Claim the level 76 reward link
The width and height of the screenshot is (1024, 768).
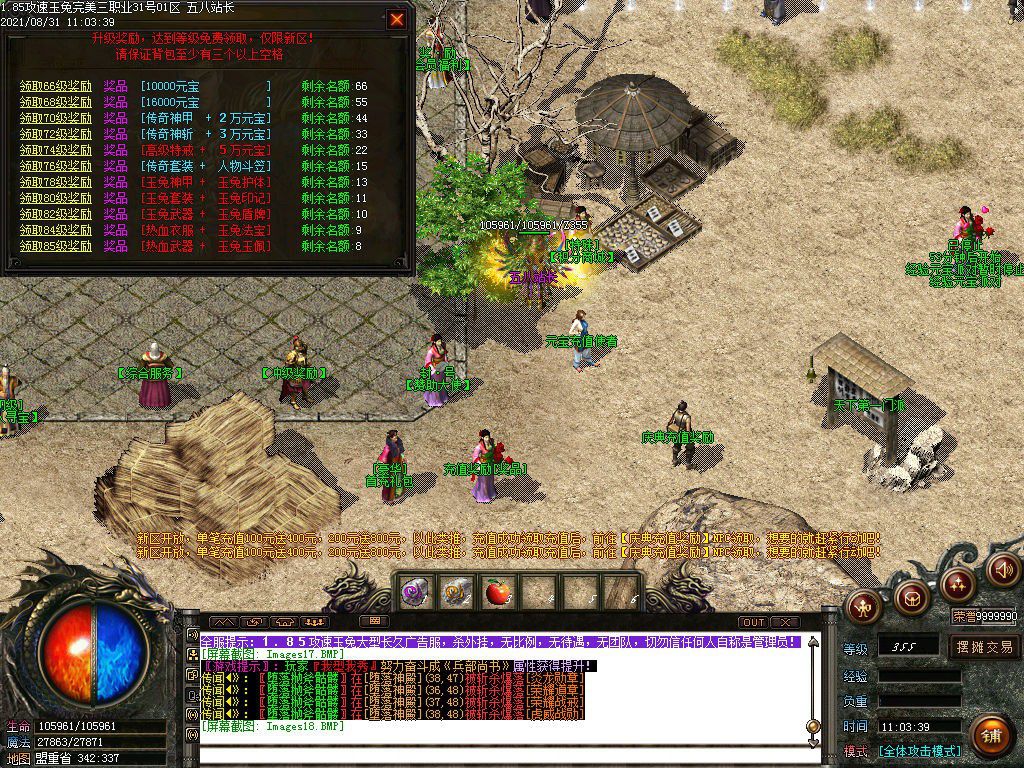click(56, 166)
